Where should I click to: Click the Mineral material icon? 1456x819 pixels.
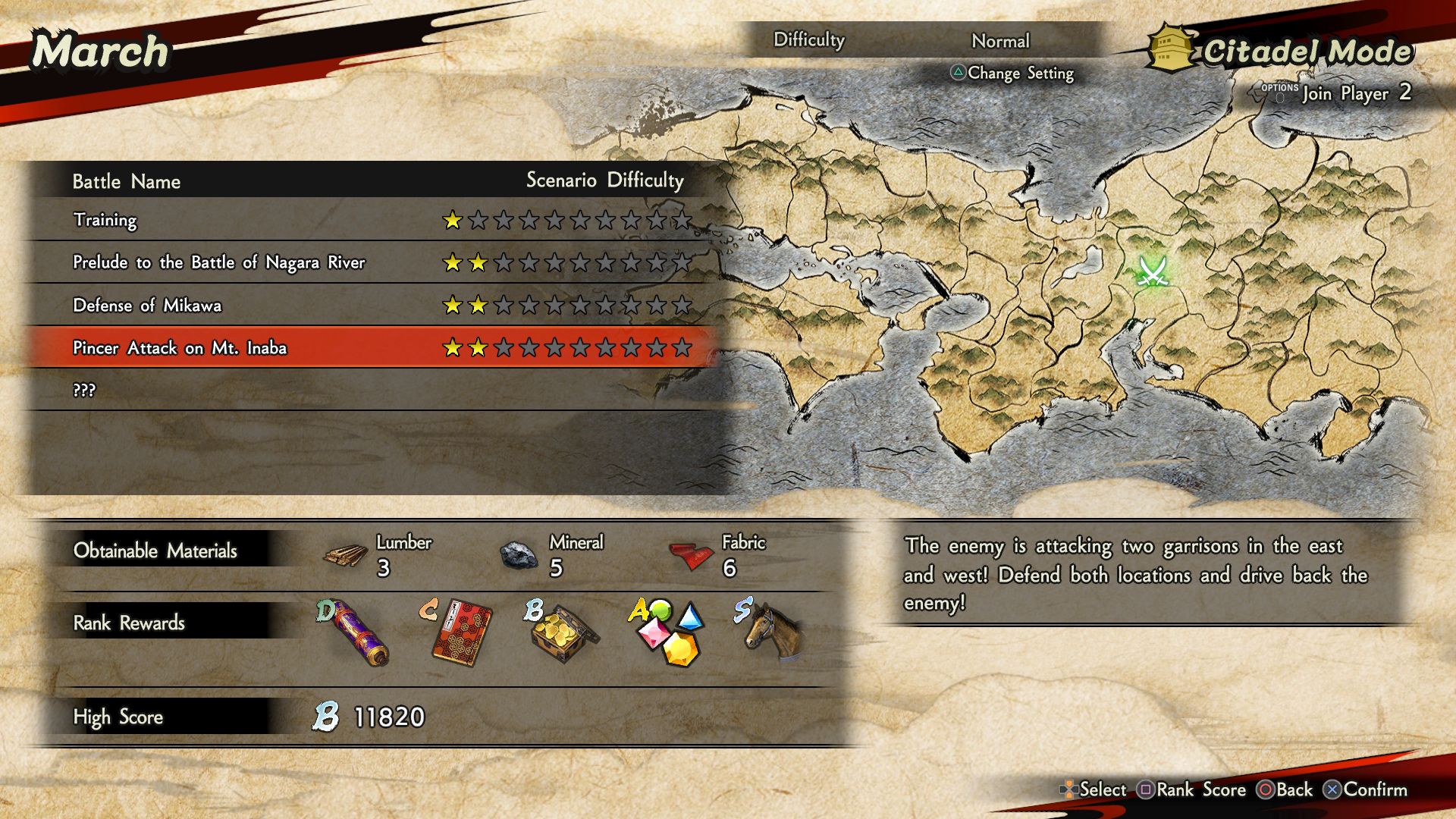pos(519,555)
